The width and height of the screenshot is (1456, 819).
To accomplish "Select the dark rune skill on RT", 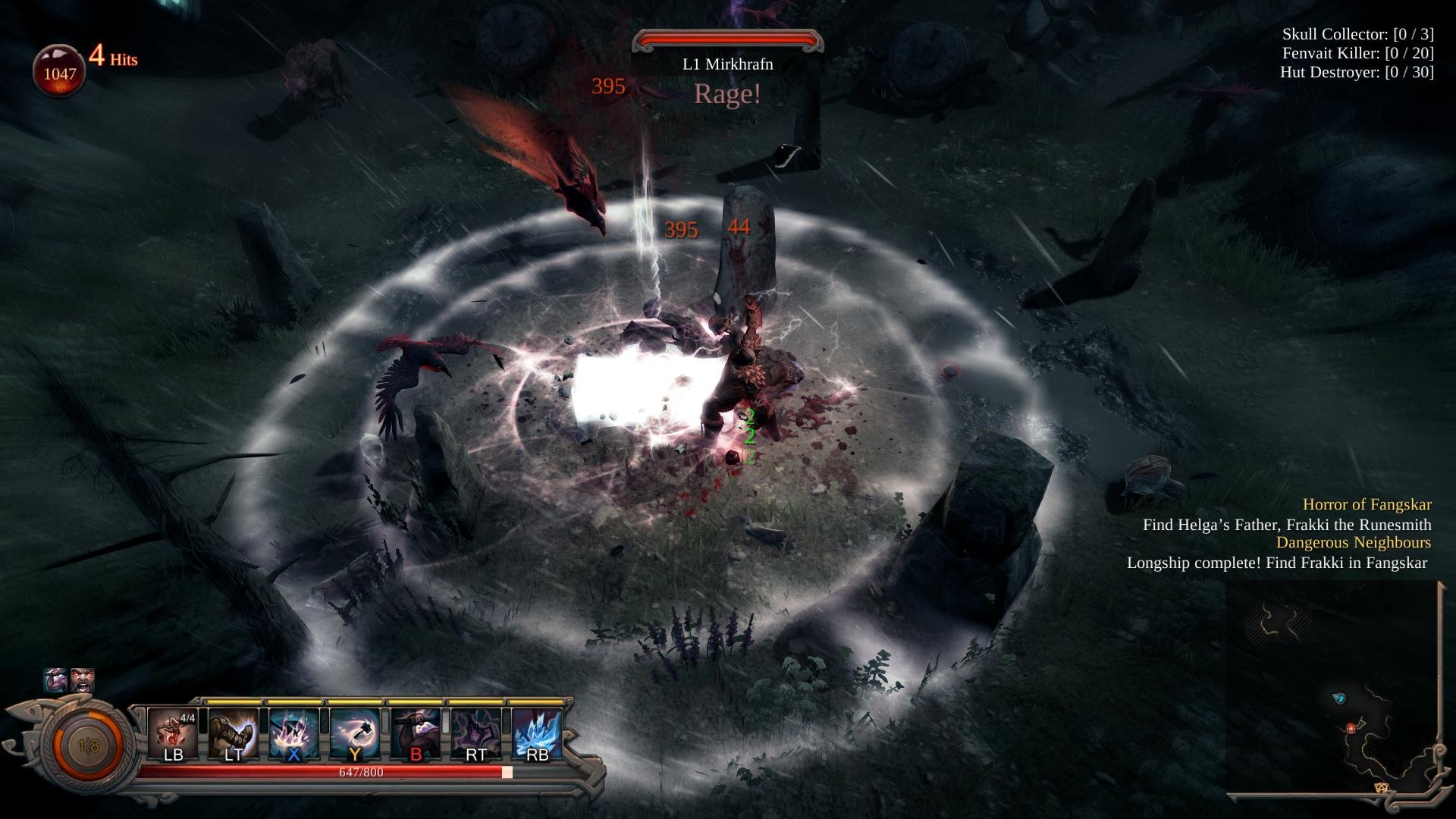I will click(x=476, y=733).
